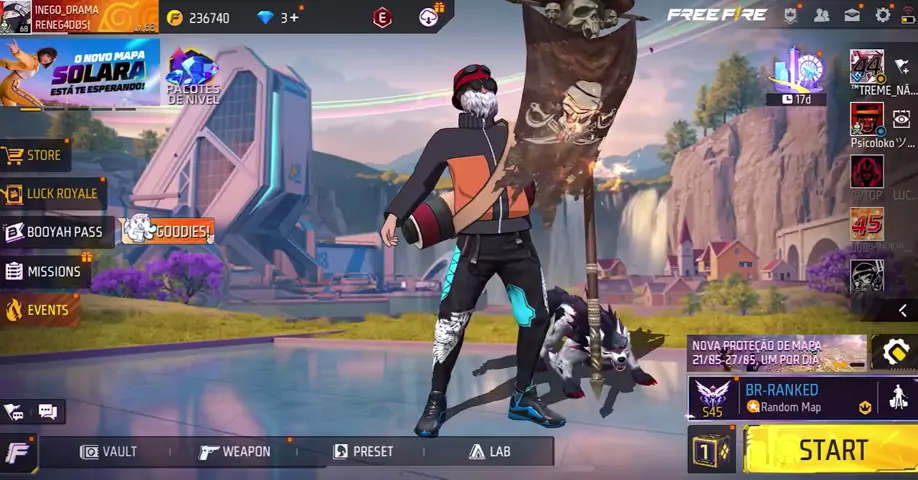Open the Vault
The image size is (918, 480).
(108, 452)
